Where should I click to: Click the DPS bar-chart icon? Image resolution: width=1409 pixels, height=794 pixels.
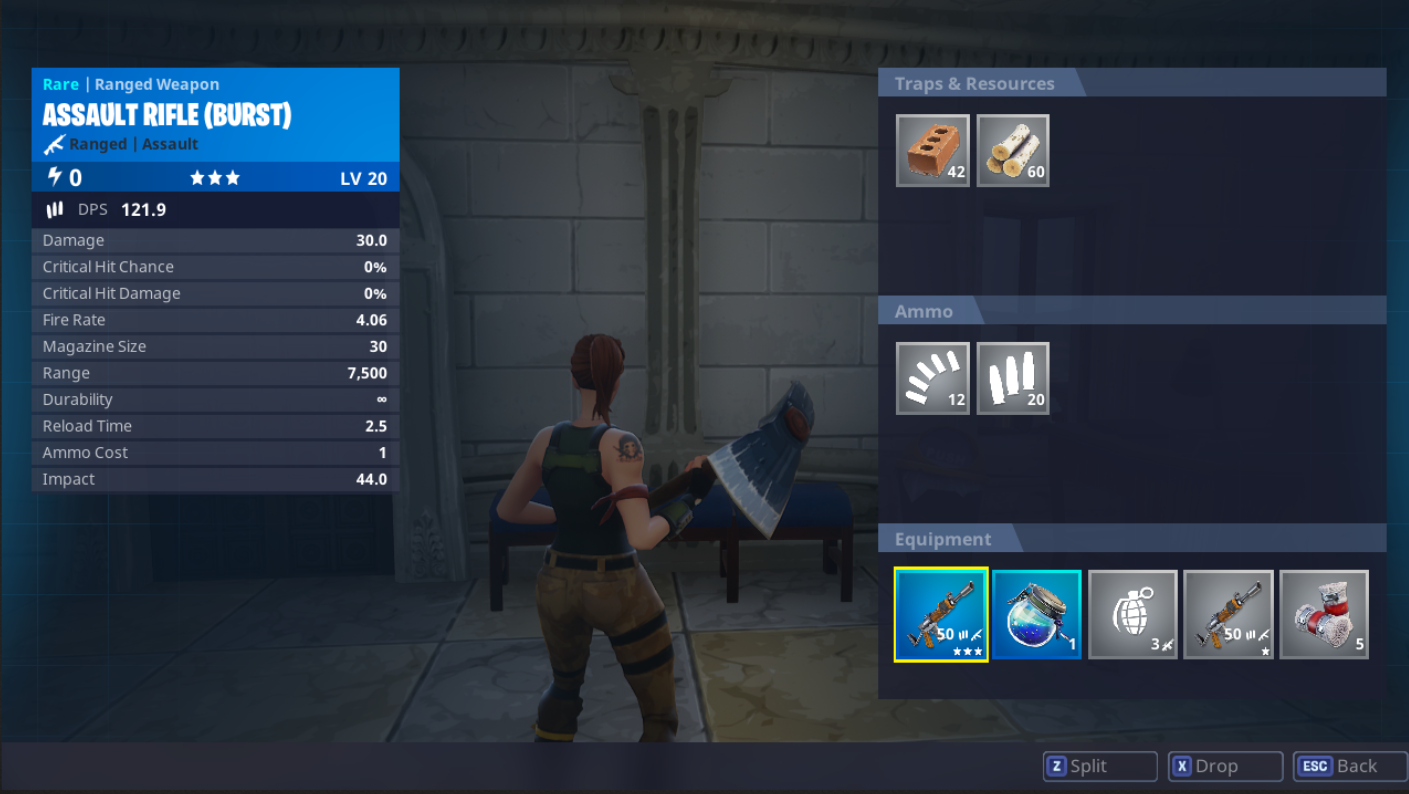click(56, 209)
